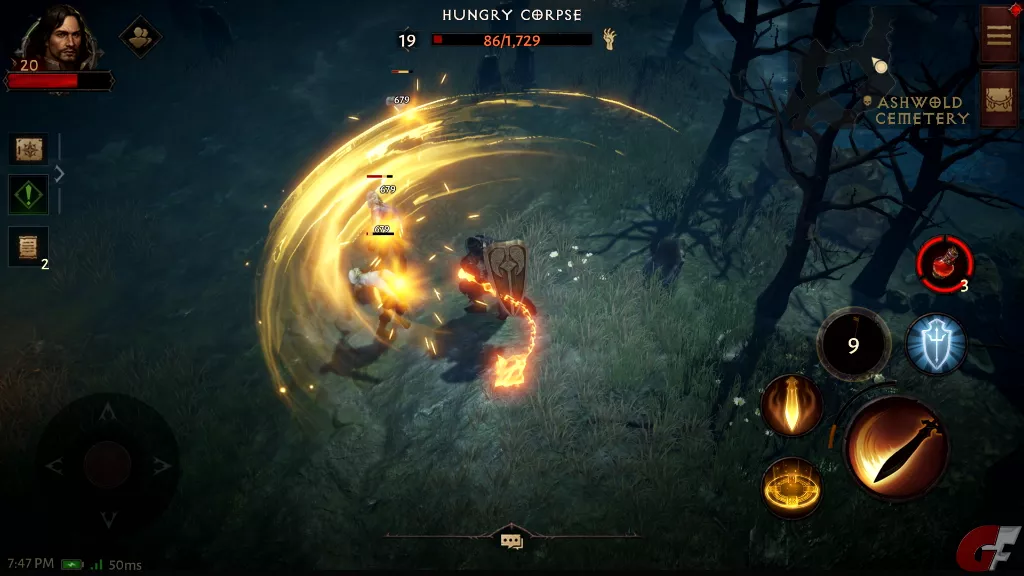The width and height of the screenshot is (1024, 576).
Task: Tap the skill on 9-second cooldown
Action: tap(853, 346)
